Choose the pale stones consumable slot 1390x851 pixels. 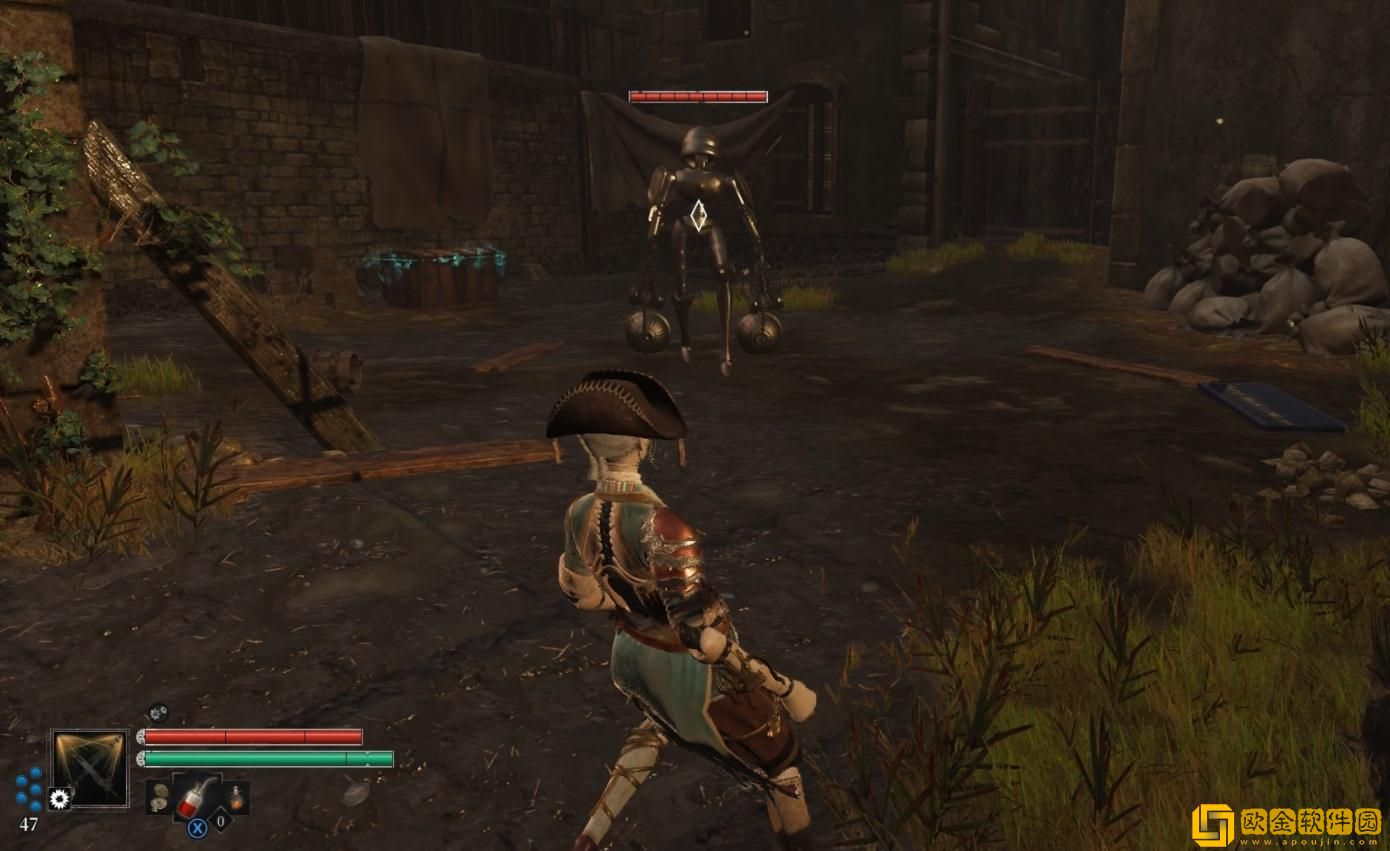(158, 797)
